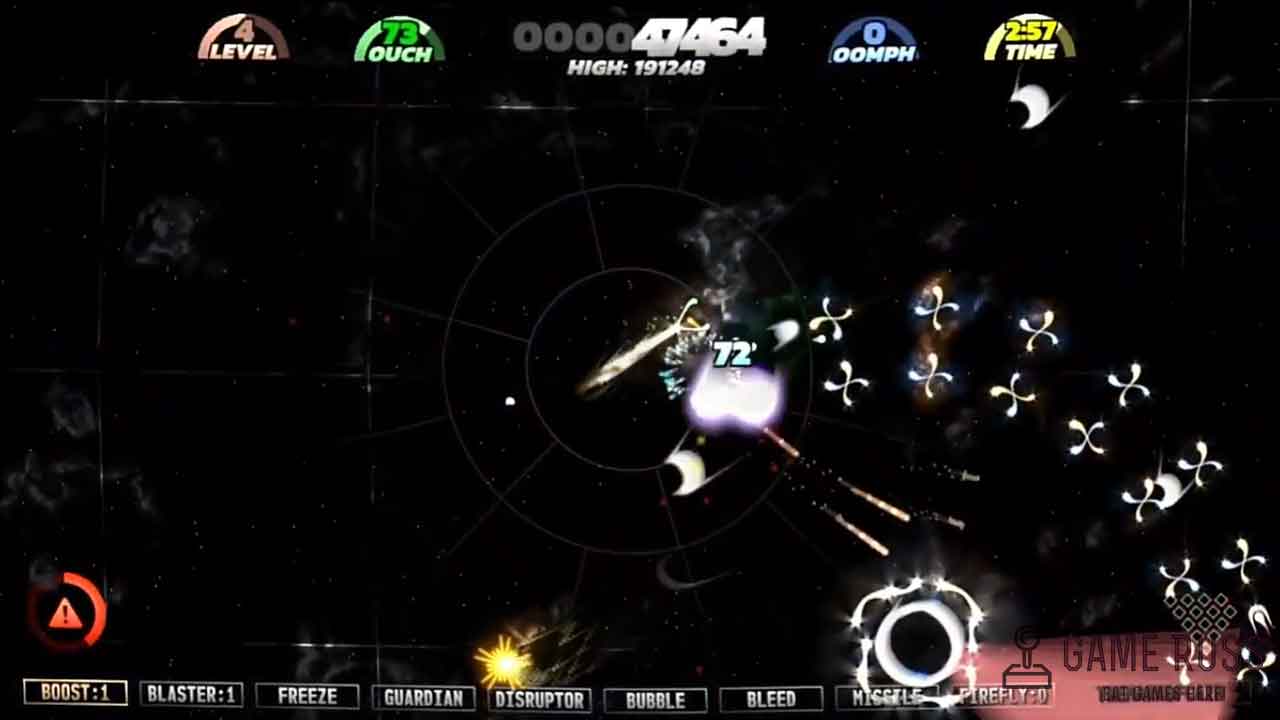The width and height of the screenshot is (1280, 720).
Task: Choose the BLASTER:1 weapon slot
Action: [x=191, y=695]
